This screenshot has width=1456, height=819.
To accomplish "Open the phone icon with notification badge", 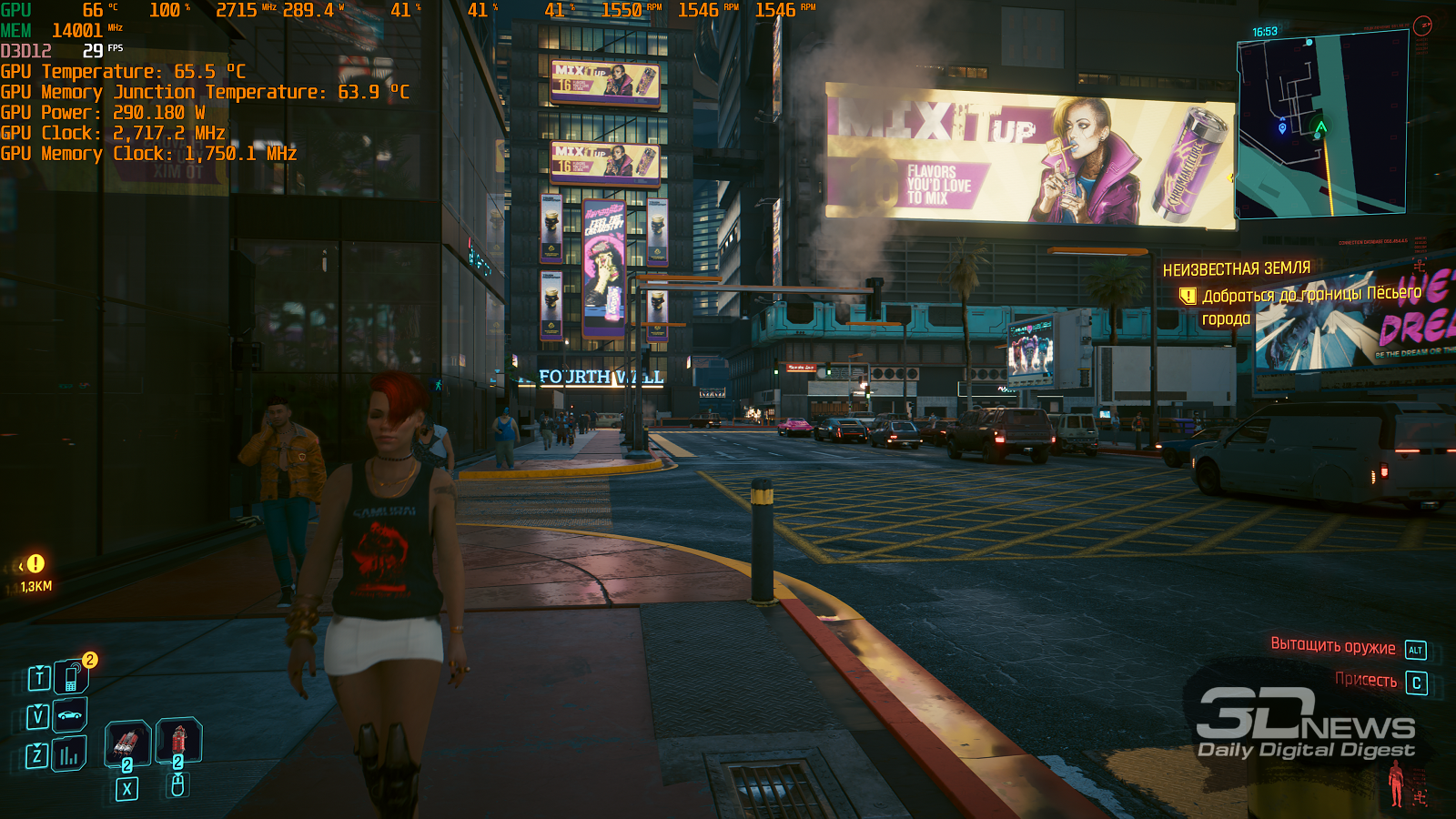I will pos(71,677).
